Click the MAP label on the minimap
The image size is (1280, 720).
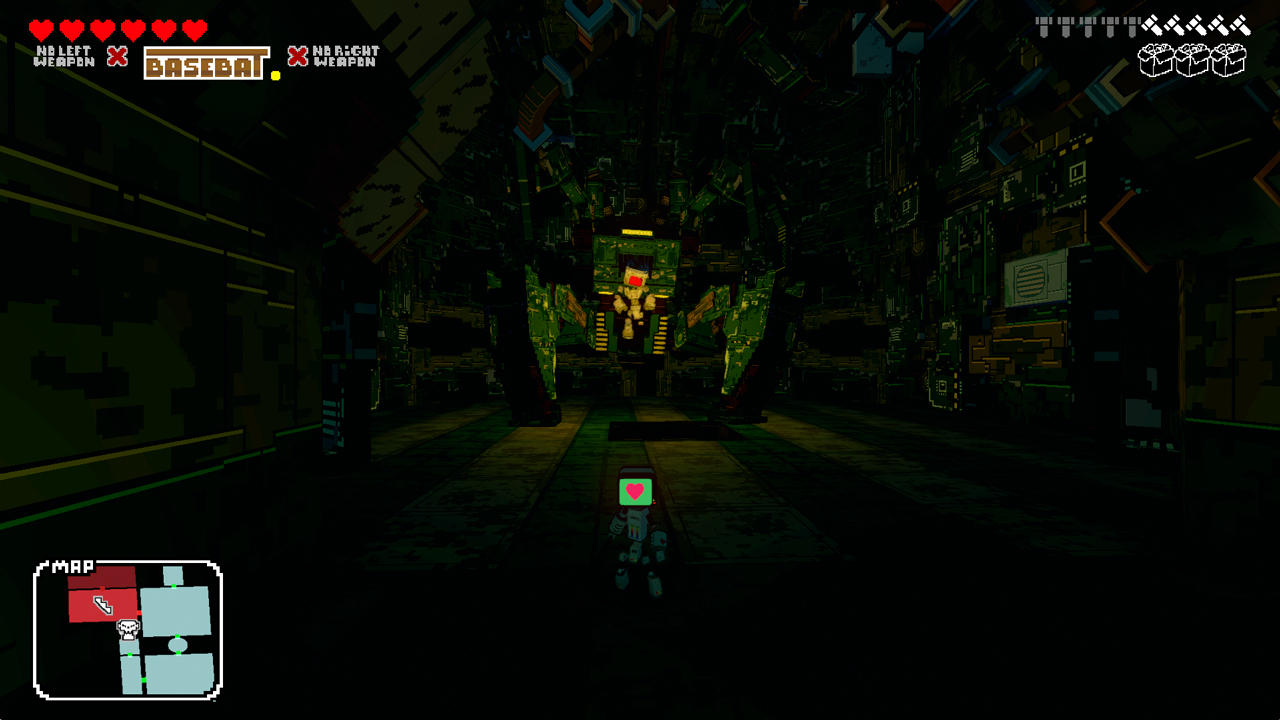[x=72, y=565]
